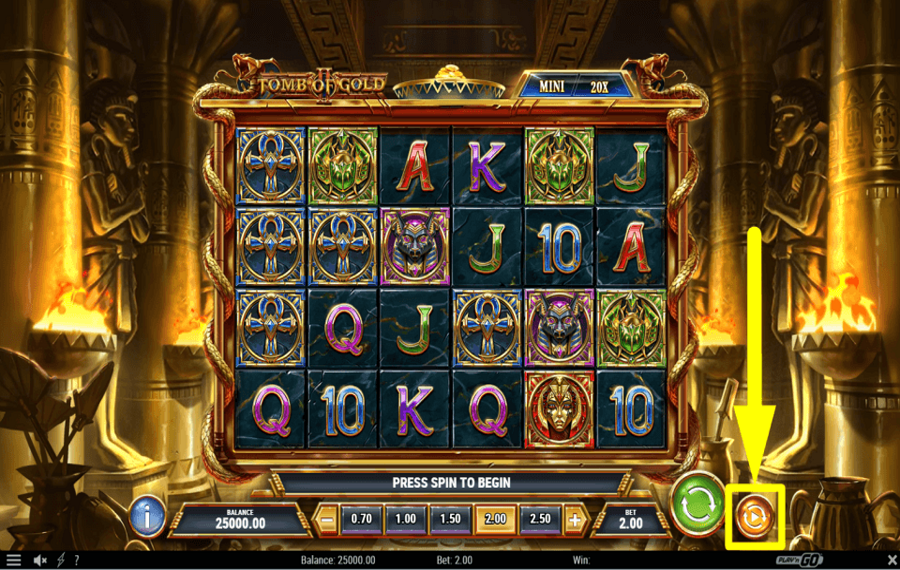This screenshot has height=570, width=900.
Task: Start autoplay with the orange button
Action: [x=754, y=517]
